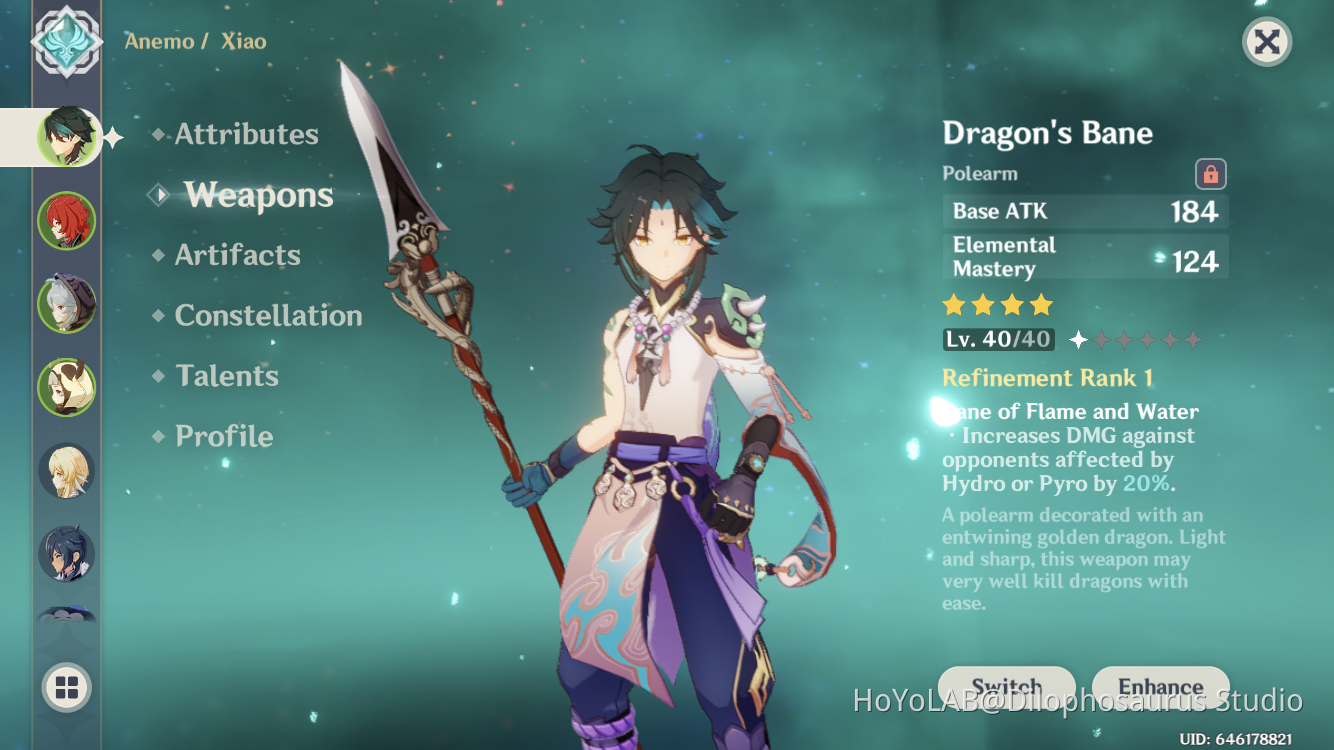Image resolution: width=1334 pixels, height=750 pixels.
Task: Click the Lv. 40/40 level badge
Action: pos(997,339)
